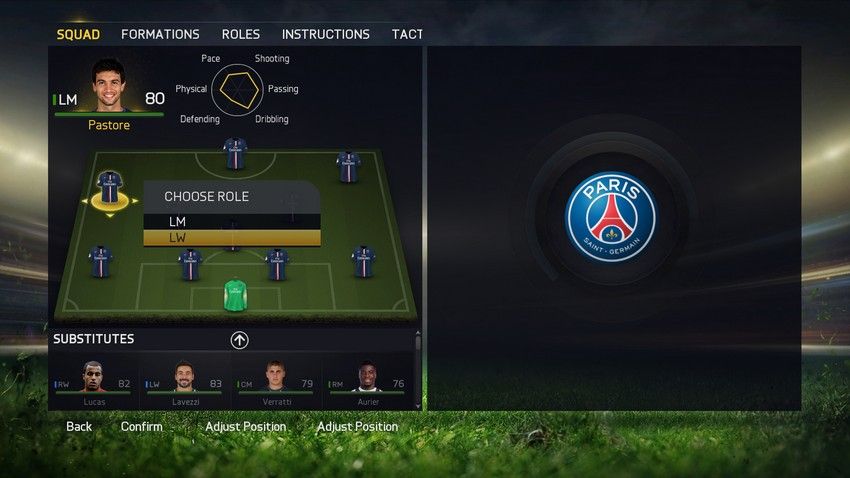Select substitute Lucas
This screenshot has width=850, height=478.
(93, 384)
